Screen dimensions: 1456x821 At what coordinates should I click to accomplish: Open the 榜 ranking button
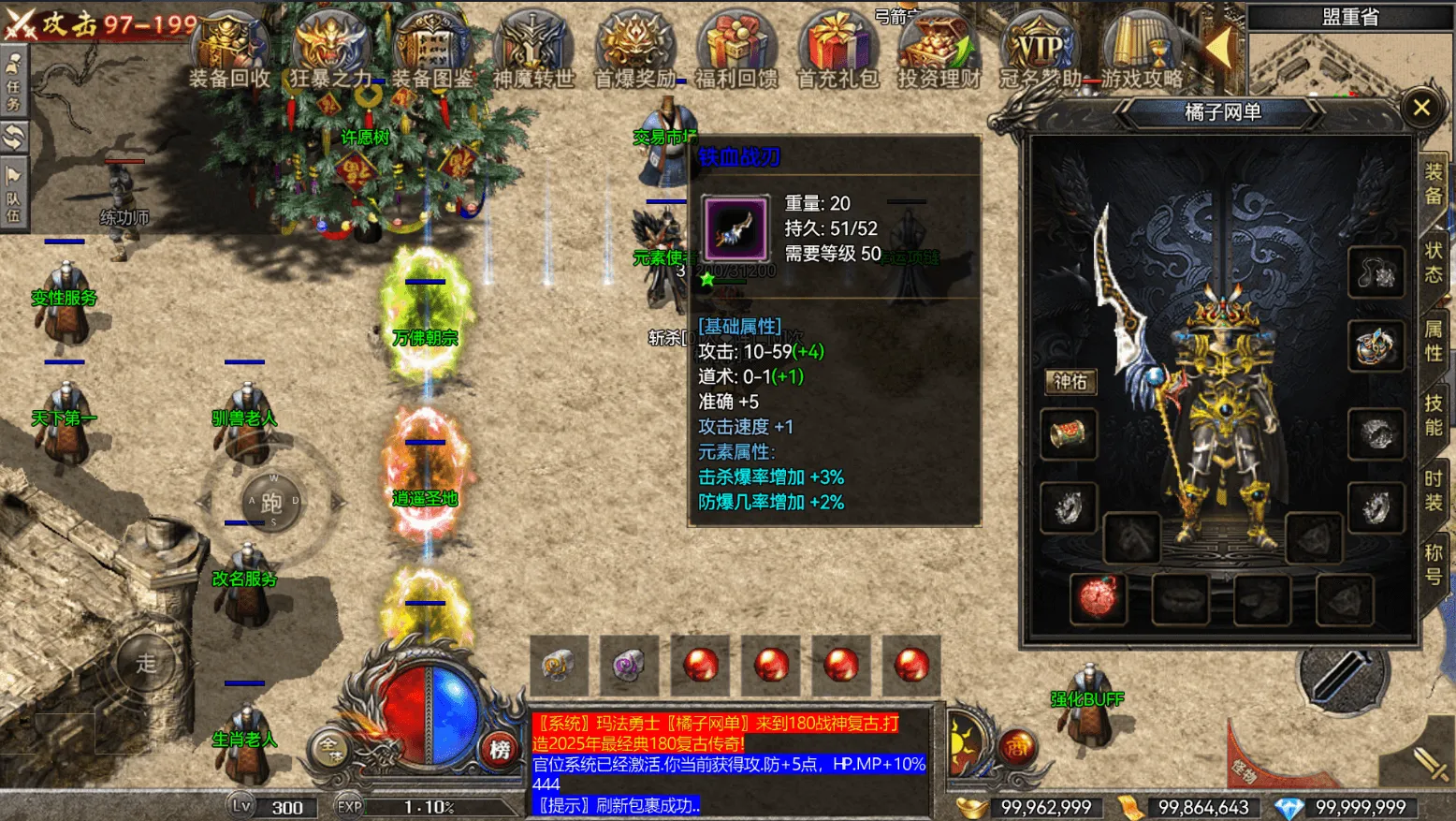pyautogui.click(x=501, y=749)
